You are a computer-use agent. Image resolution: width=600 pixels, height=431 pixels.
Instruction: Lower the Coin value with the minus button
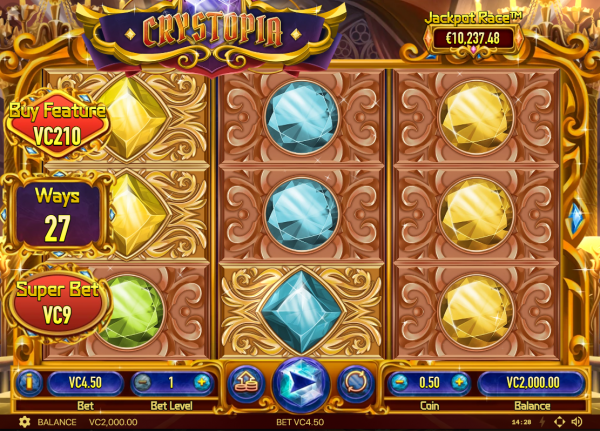coord(400,382)
